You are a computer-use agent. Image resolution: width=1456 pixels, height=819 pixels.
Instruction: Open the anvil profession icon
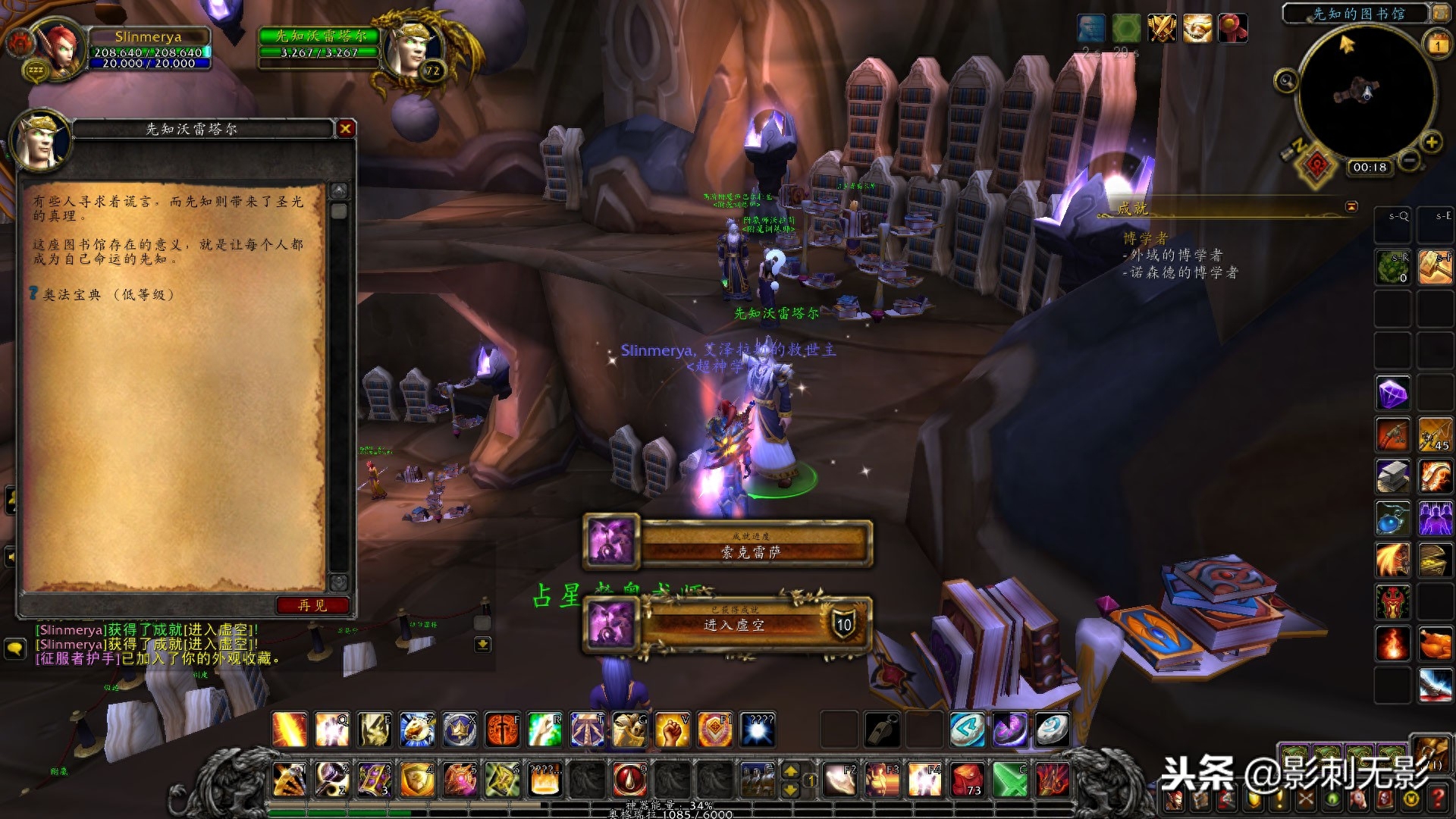click(1393, 477)
